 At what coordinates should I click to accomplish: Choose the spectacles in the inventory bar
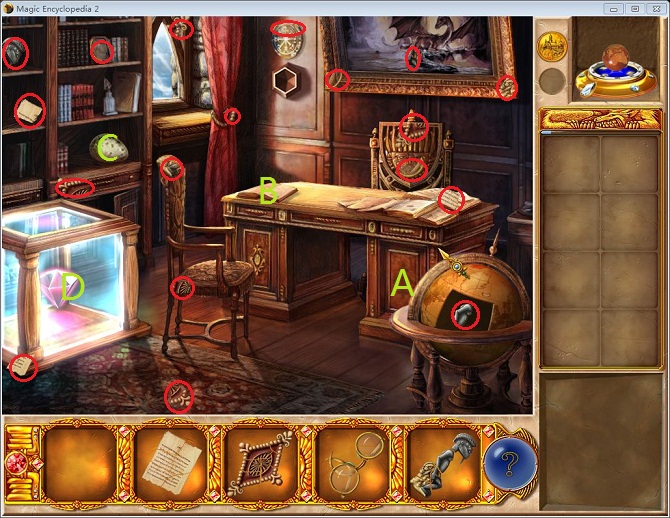point(350,461)
